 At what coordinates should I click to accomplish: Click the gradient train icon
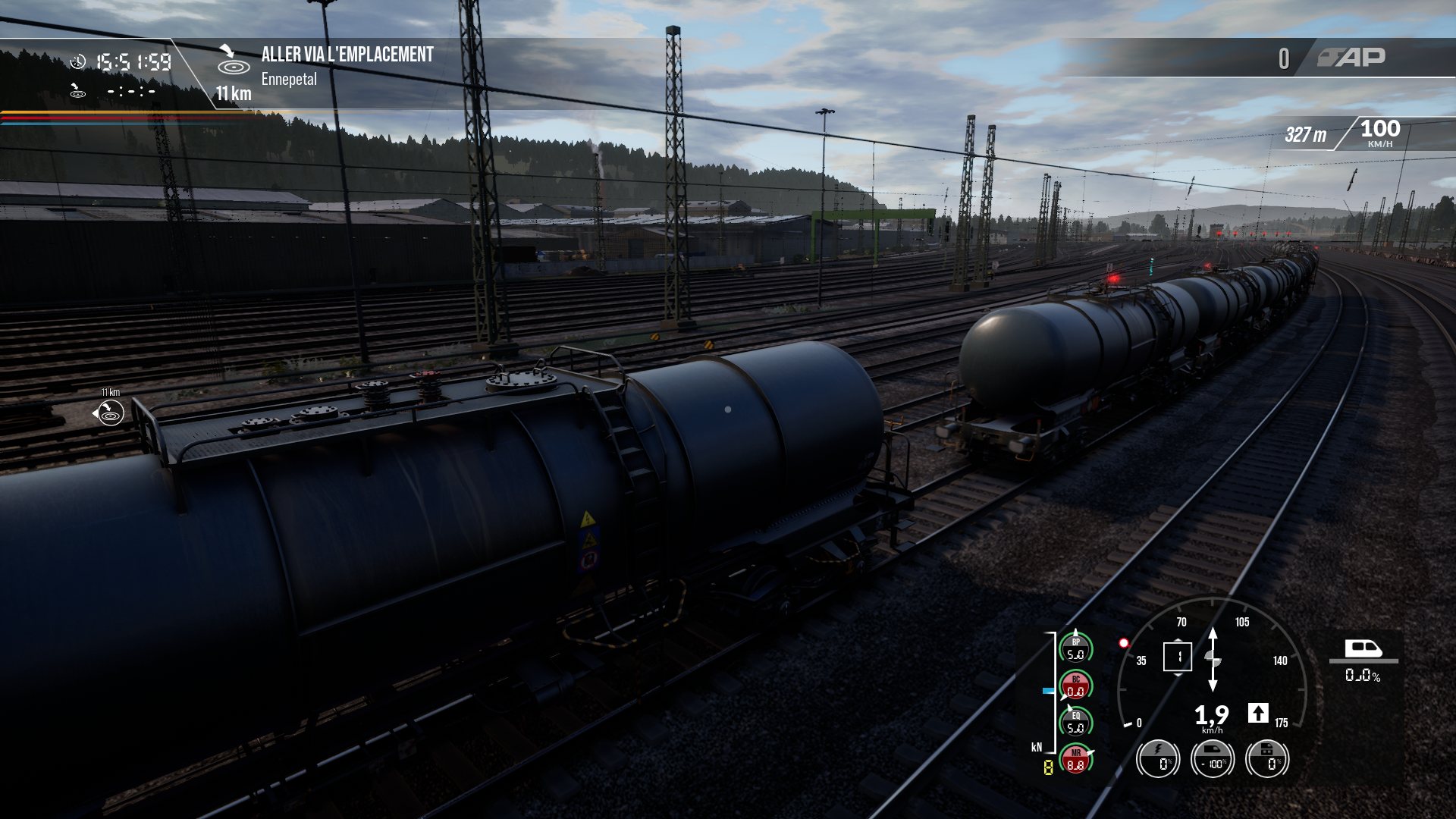click(1363, 648)
